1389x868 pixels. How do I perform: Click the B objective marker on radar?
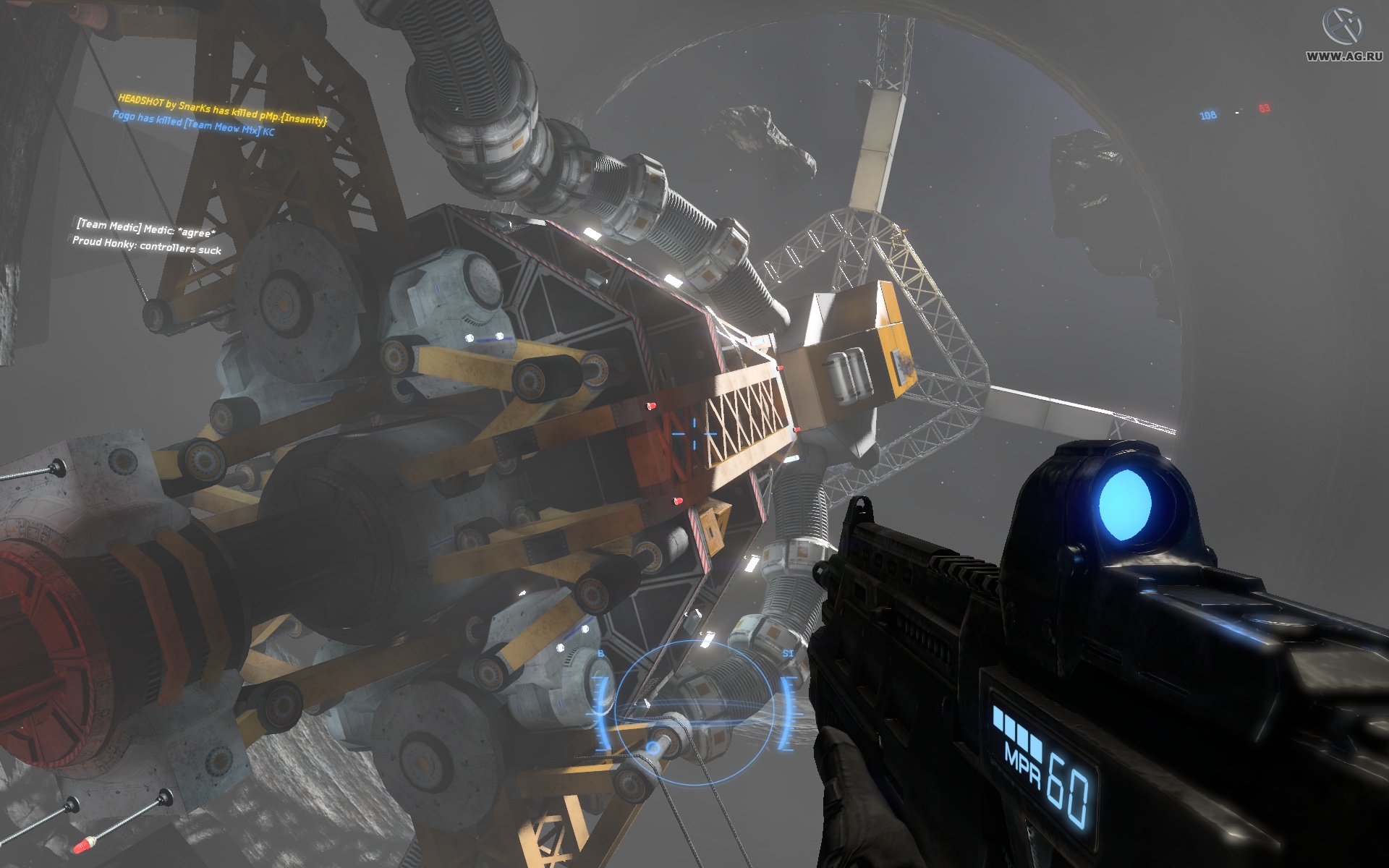tap(600, 653)
